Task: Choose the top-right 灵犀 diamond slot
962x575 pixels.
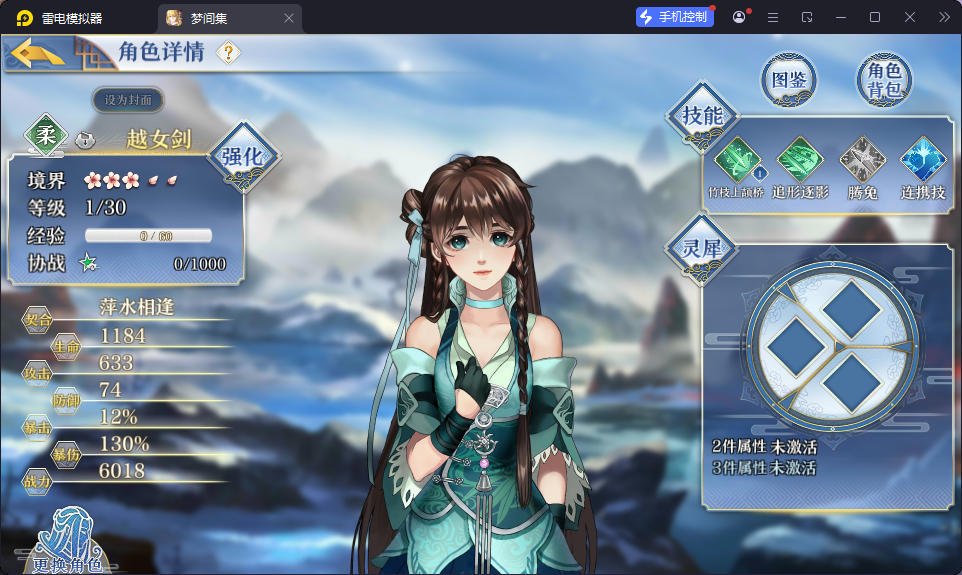Action: click(853, 308)
